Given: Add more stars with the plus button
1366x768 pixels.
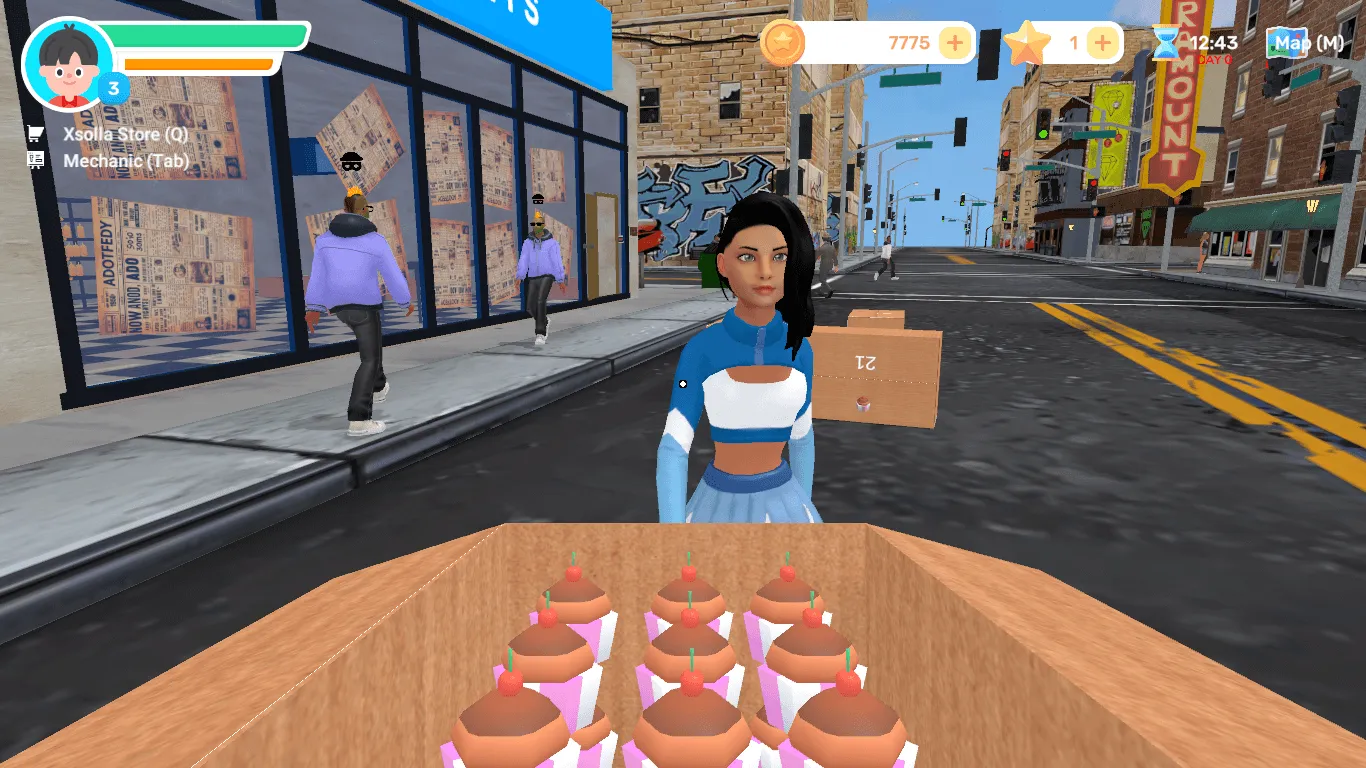Looking at the screenshot, I should pos(1102,43).
